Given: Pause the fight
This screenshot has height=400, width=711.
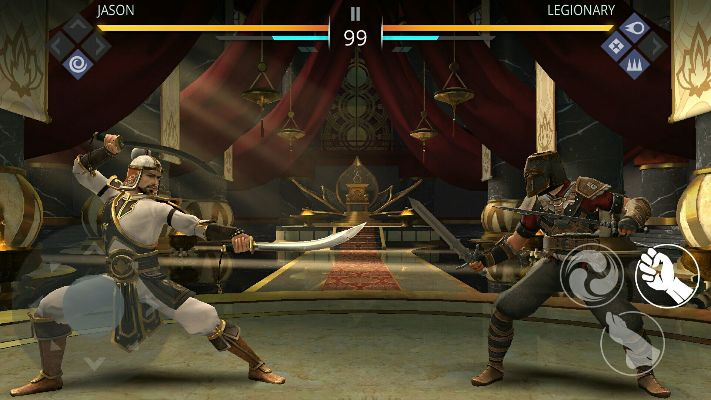Looking at the screenshot, I should click(x=355, y=14).
